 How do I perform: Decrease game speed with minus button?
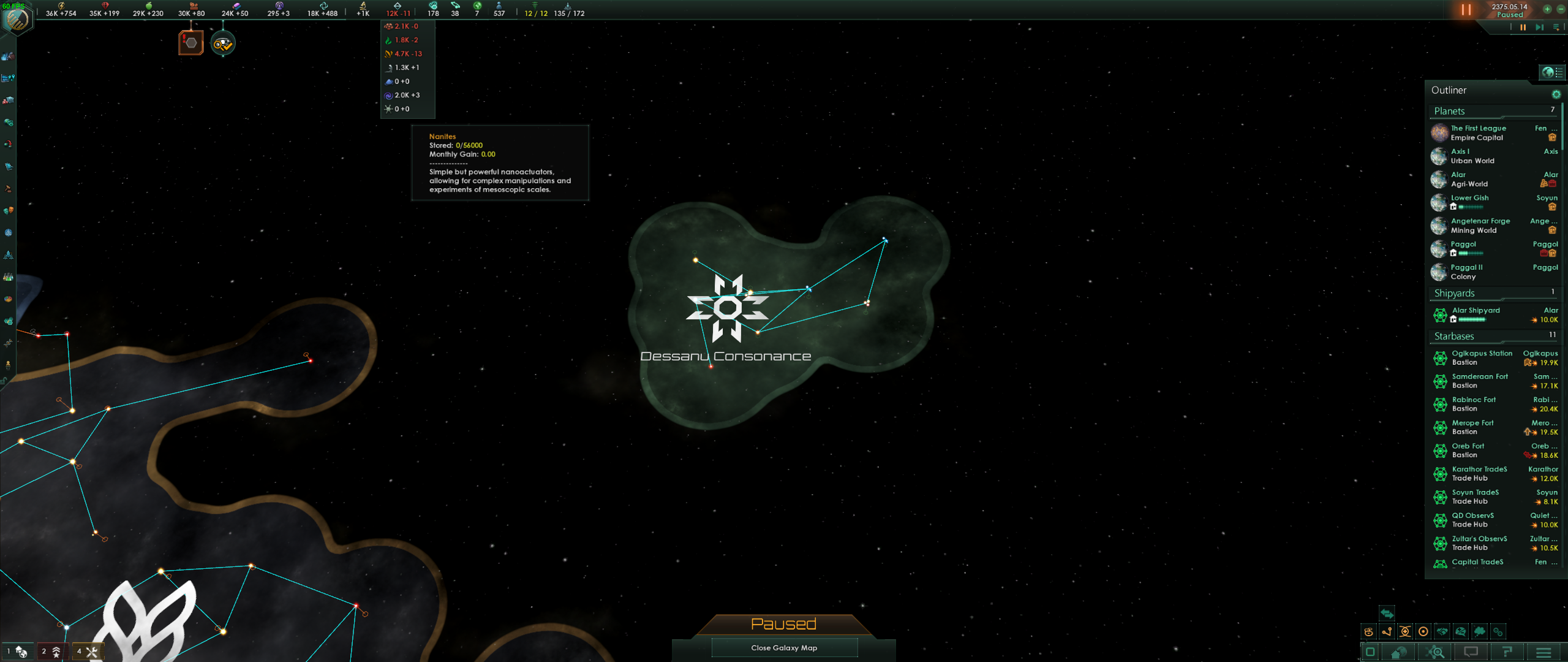pyautogui.click(x=1559, y=9)
